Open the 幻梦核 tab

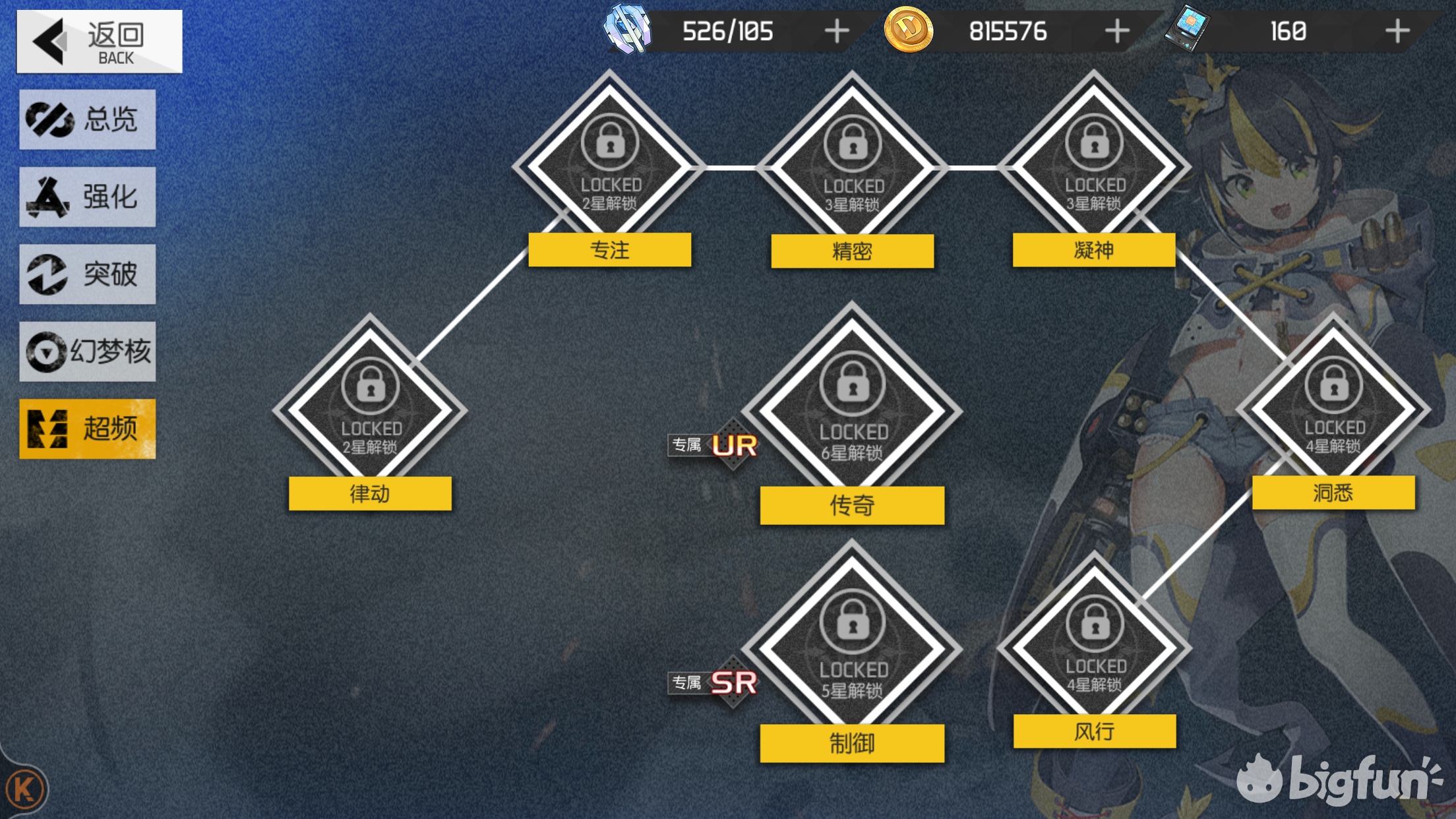(88, 351)
